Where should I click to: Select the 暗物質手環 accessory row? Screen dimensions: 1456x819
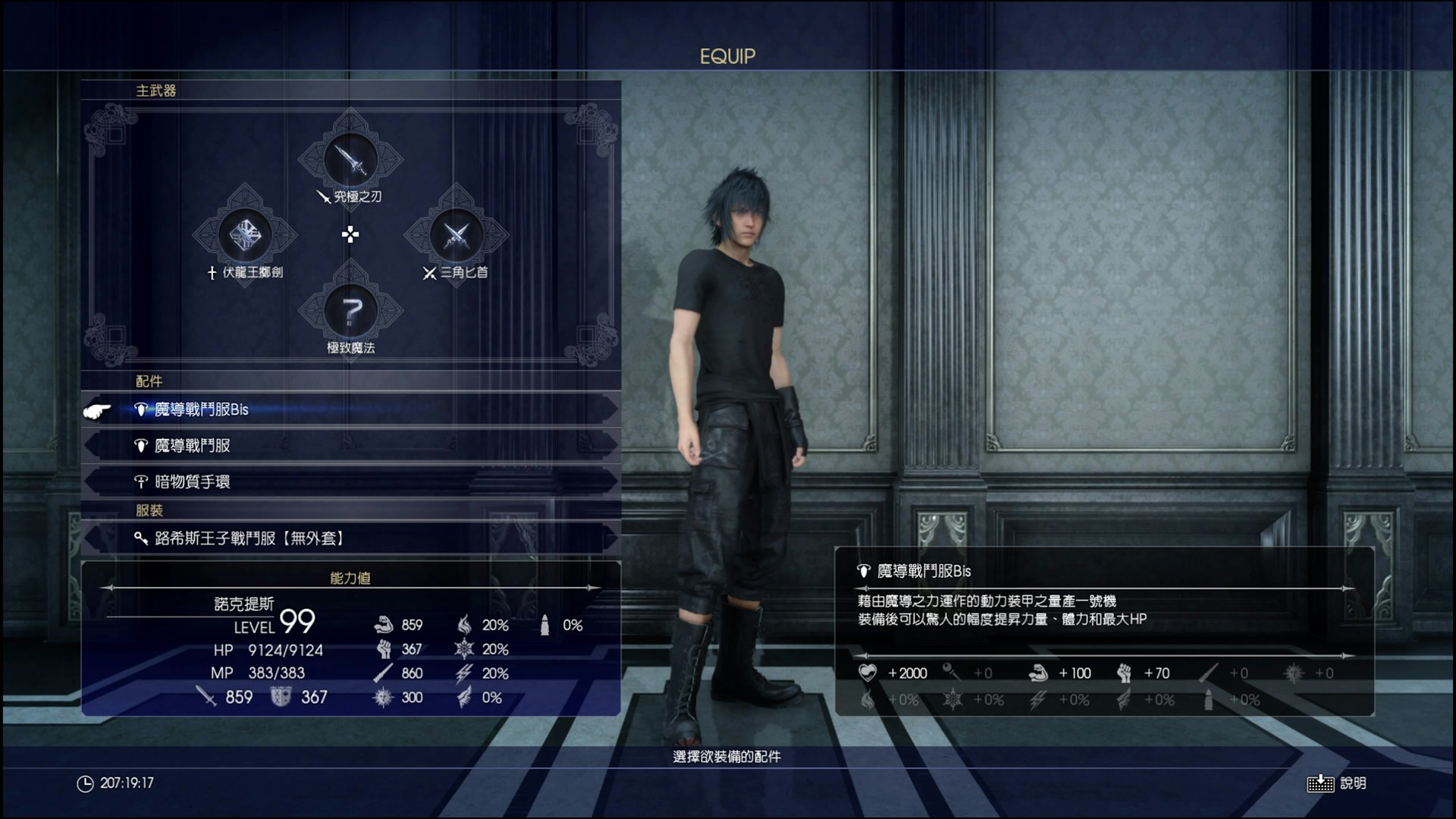350,482
